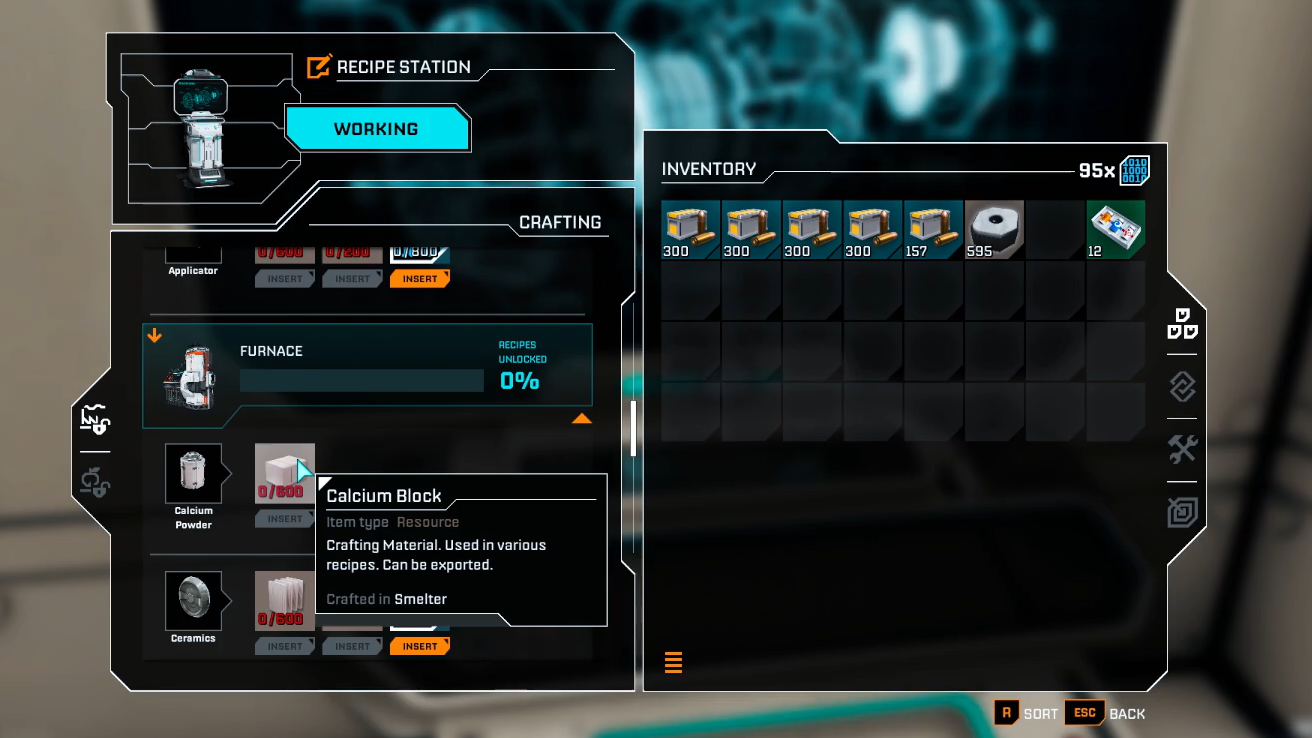Select the Calcium Powder recipe icon
1312x738 pixels.
click(x=193, y=473)
